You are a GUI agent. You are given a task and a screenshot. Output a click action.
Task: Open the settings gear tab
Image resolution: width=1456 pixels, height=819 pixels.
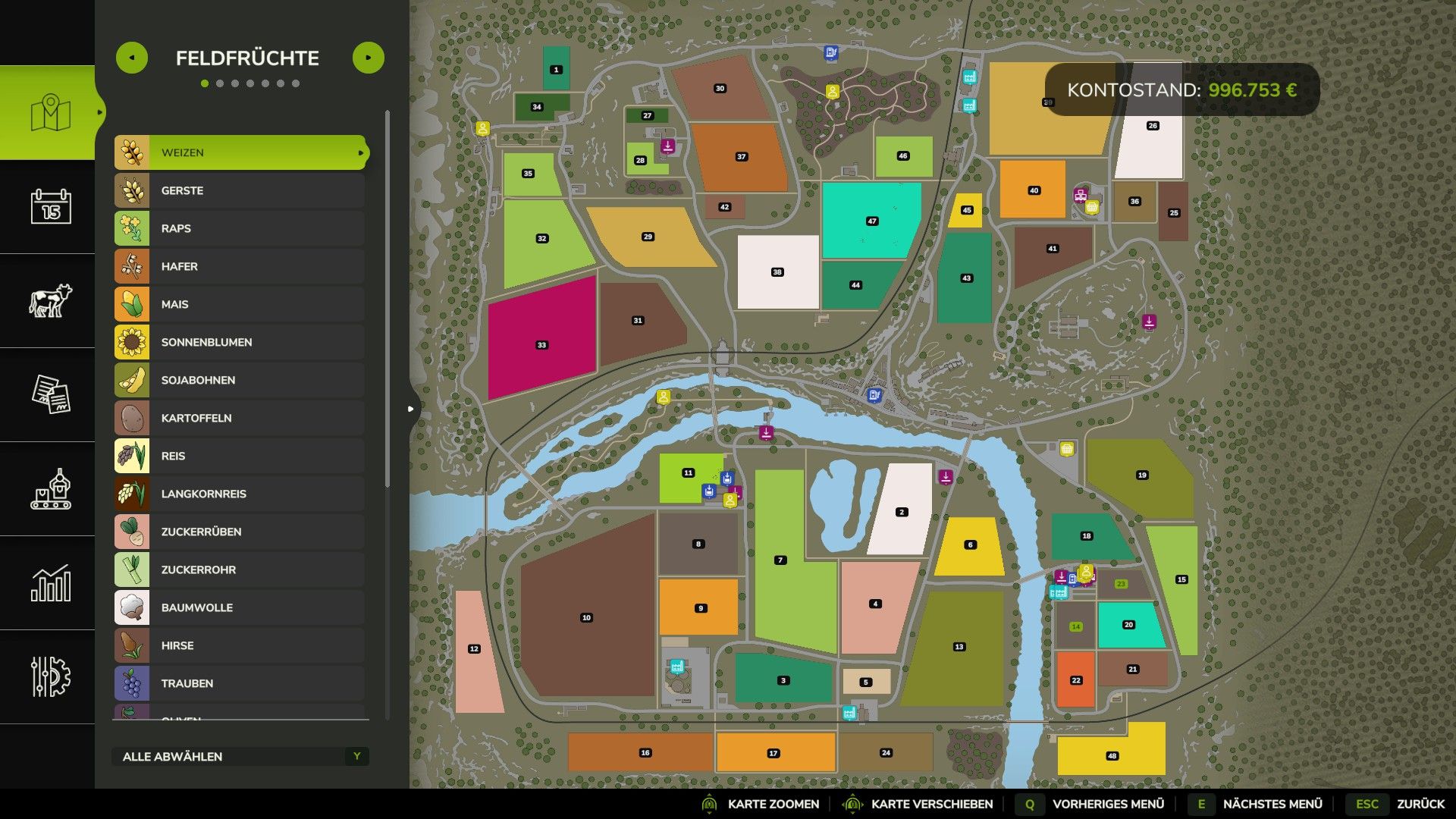coord(50,676)
